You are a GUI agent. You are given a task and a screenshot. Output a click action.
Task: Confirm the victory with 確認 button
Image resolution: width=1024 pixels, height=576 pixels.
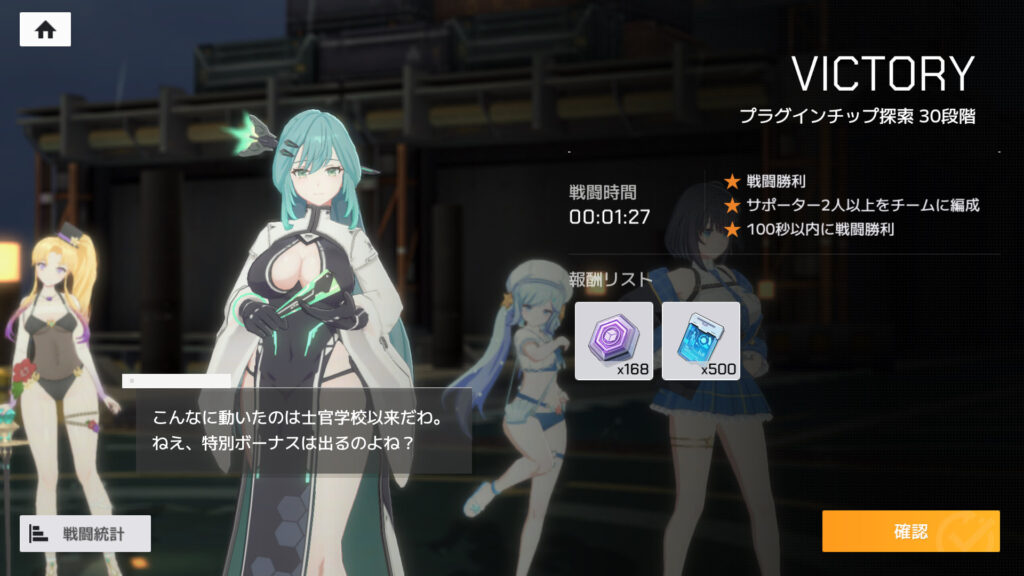910,531
